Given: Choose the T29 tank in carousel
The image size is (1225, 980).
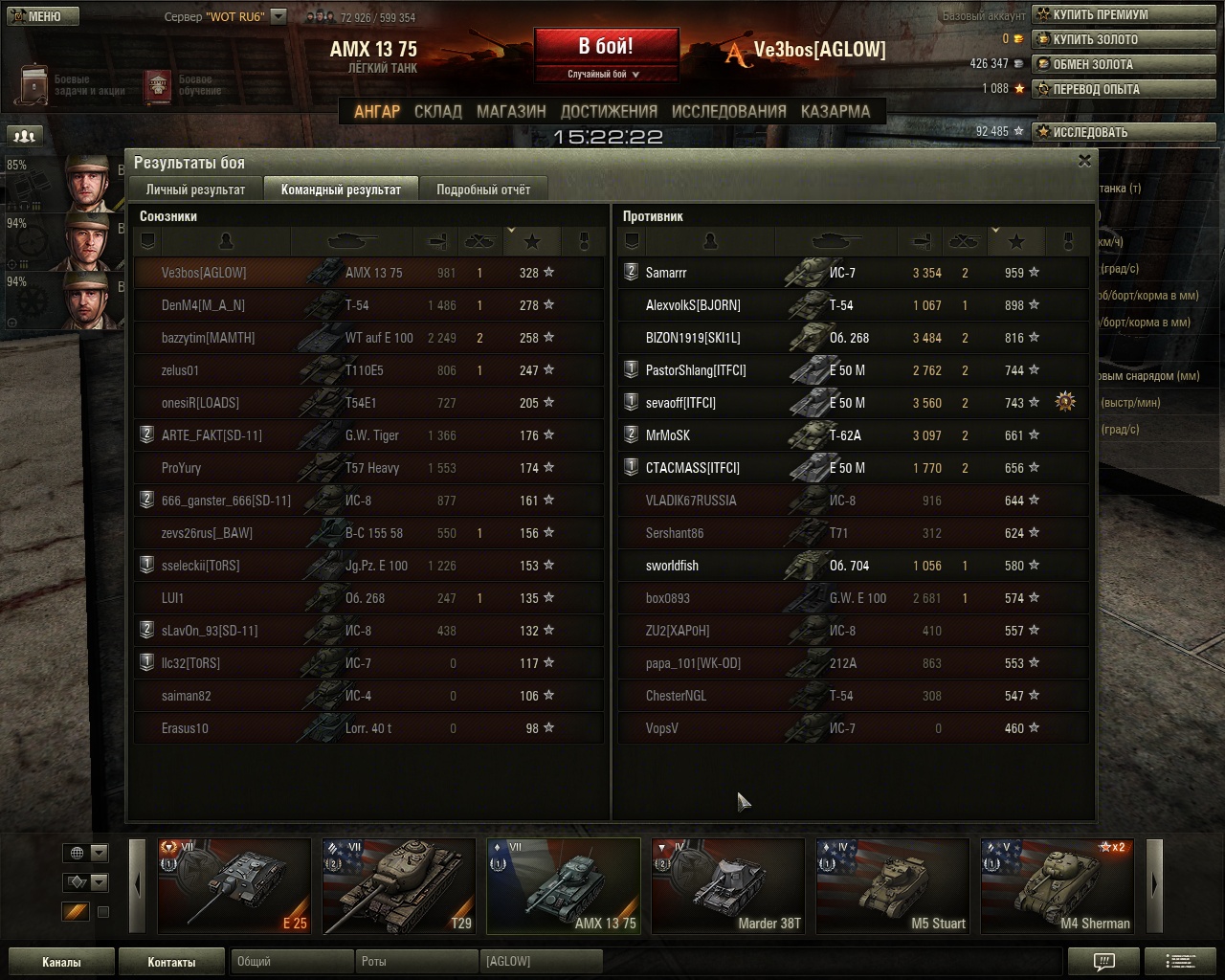Looking at the screenshot, I should point(398,886).
